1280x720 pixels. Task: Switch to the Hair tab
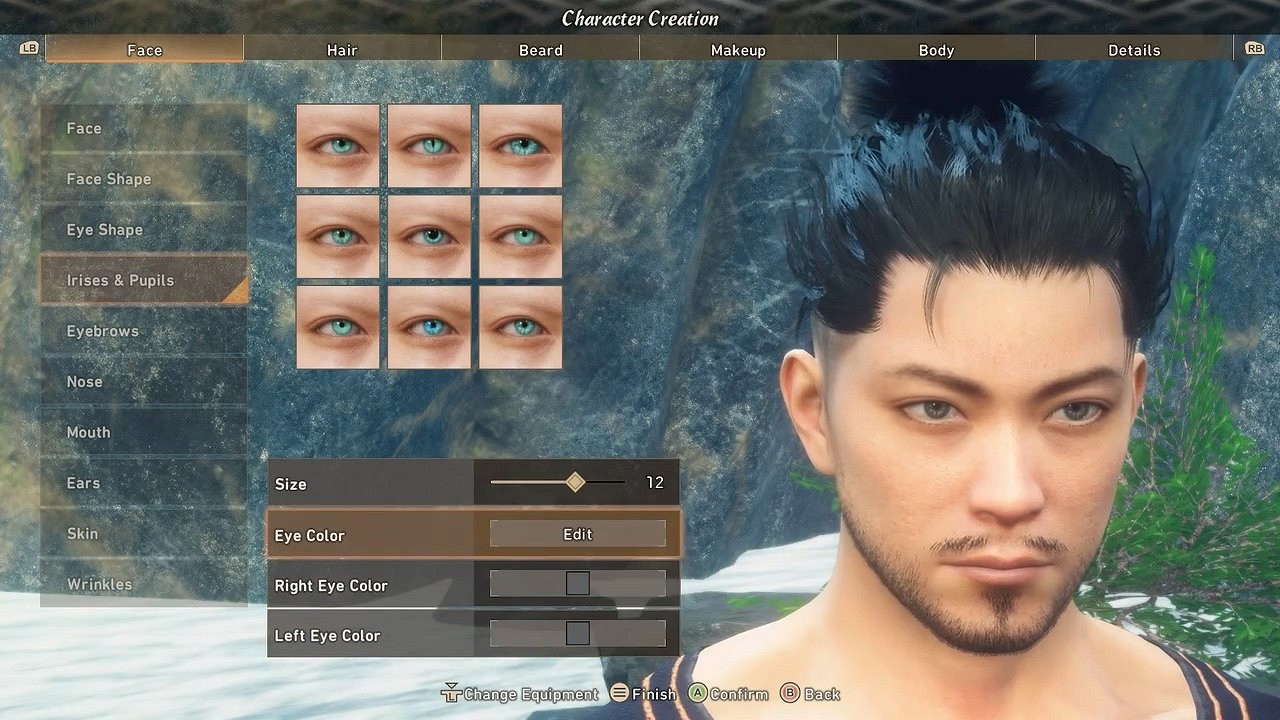tap(342, 48)
